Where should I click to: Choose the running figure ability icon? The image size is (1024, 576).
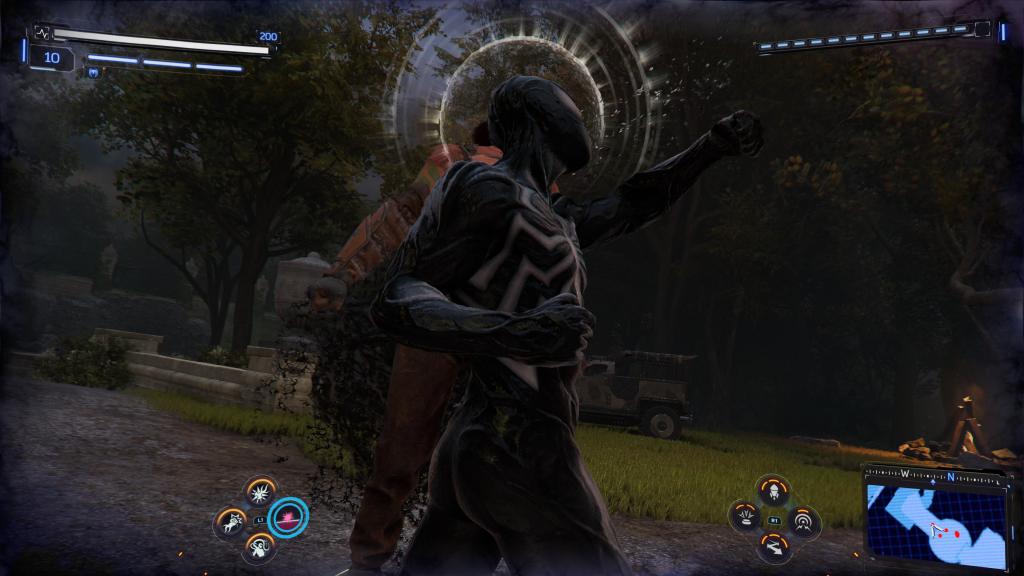coord(231,520)
